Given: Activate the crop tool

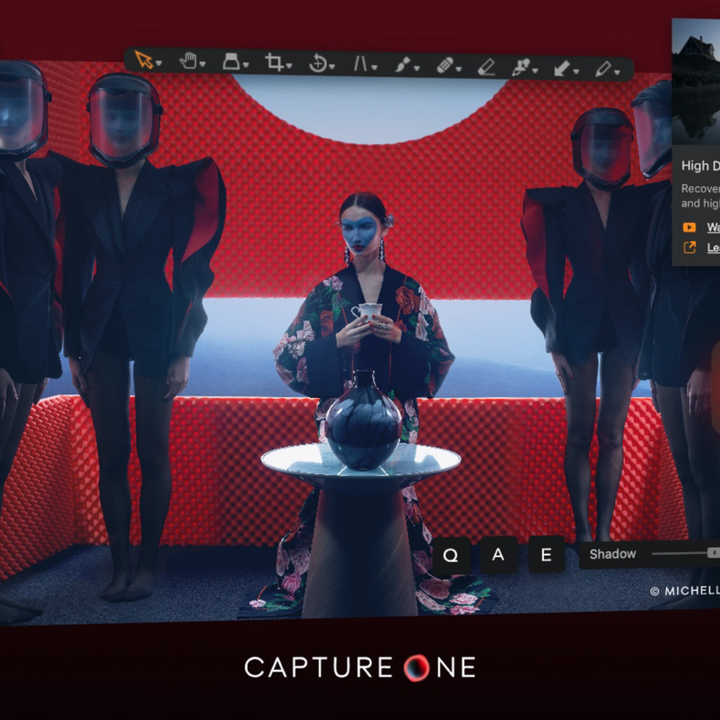Looking at the screenshot, I should (274, 63).
